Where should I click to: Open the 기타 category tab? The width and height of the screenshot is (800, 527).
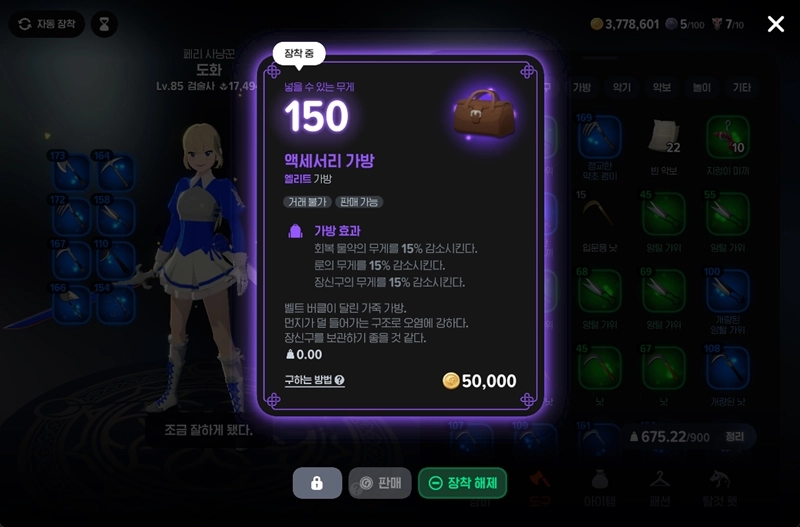[x=741, y=88]
